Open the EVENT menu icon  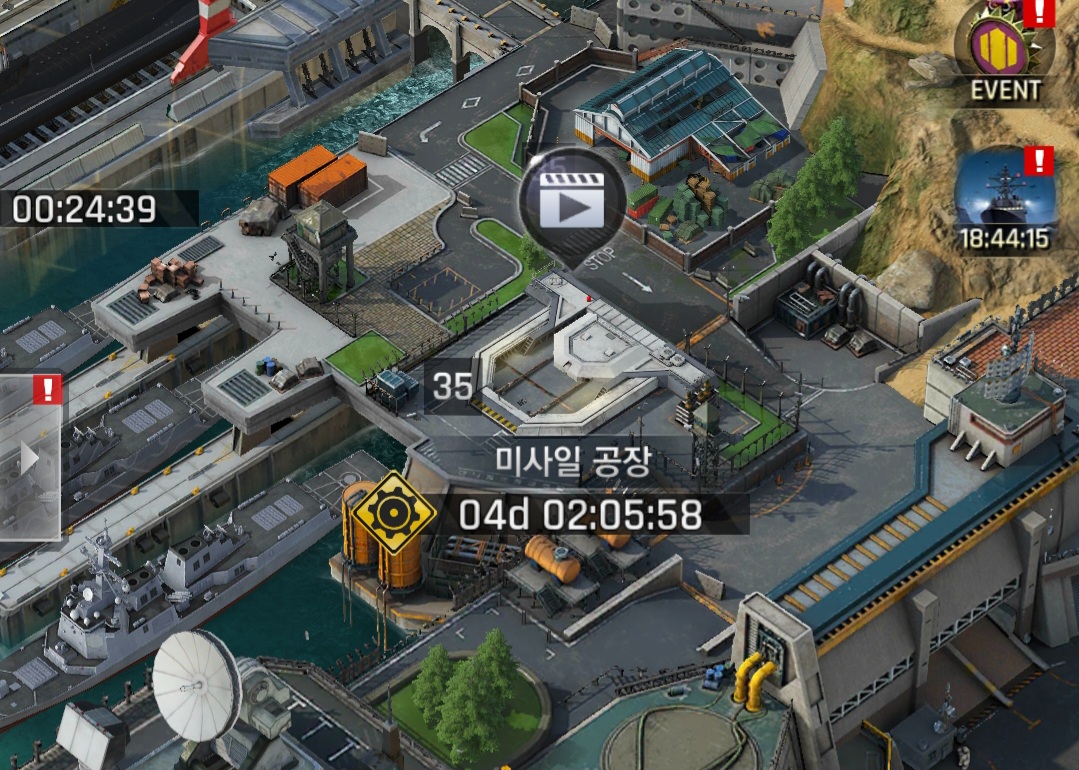[1005, 52]
